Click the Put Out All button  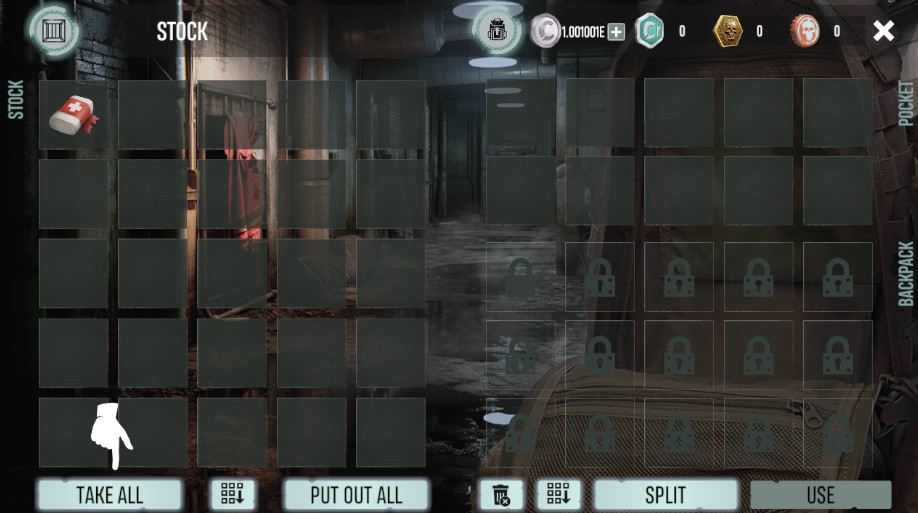(x=356, y=495)
